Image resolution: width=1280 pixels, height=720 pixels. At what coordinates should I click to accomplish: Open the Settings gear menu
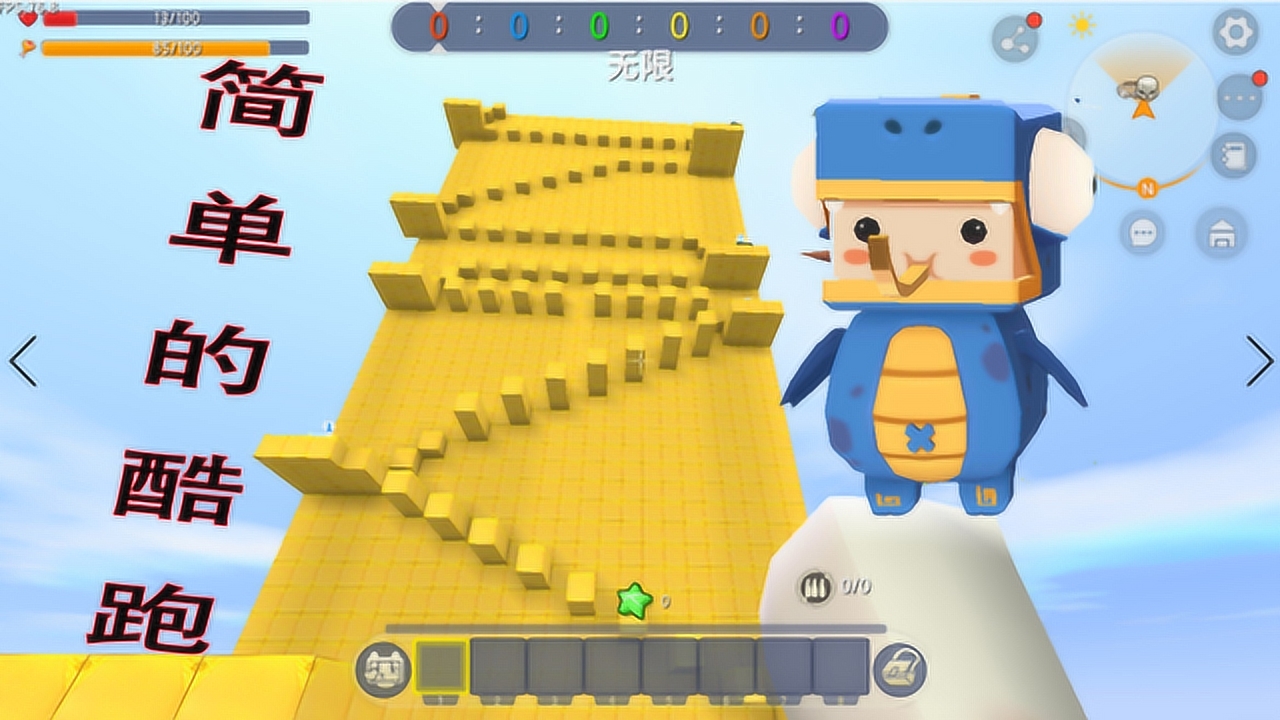[x=1235, y=31]
